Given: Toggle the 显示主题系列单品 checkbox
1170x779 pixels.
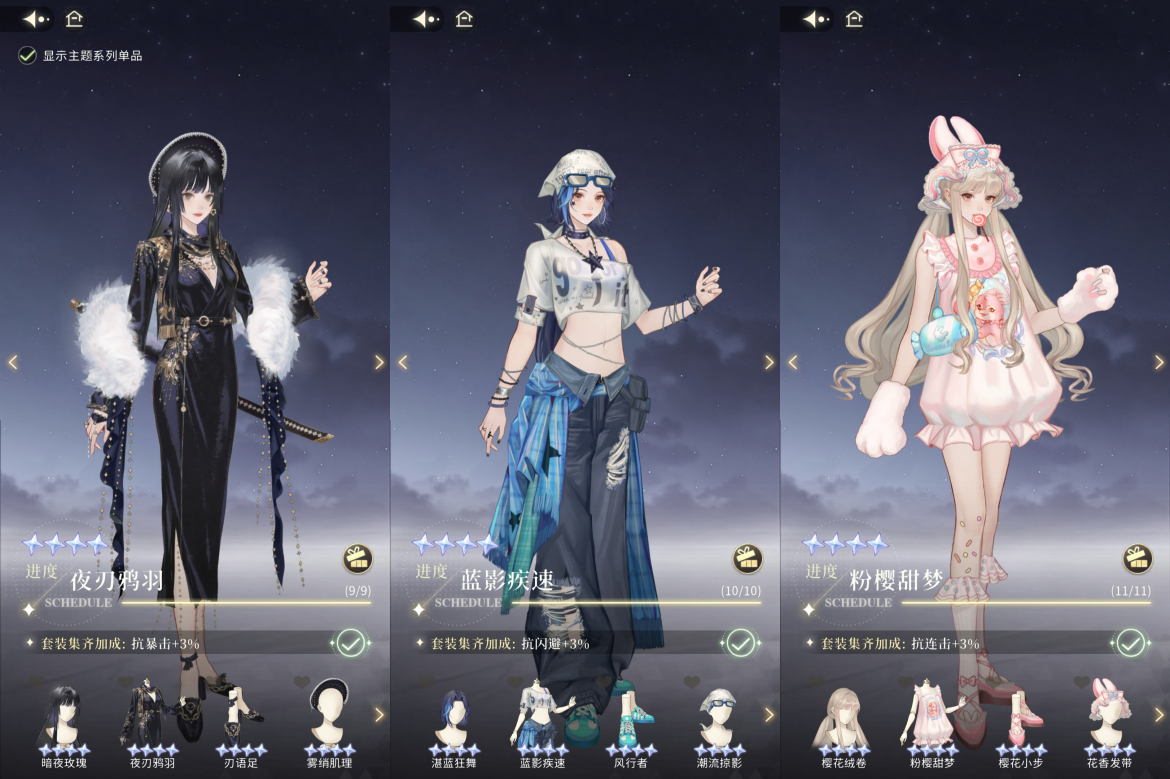Looking at the screenshot, I should click(x=28, y=56).
